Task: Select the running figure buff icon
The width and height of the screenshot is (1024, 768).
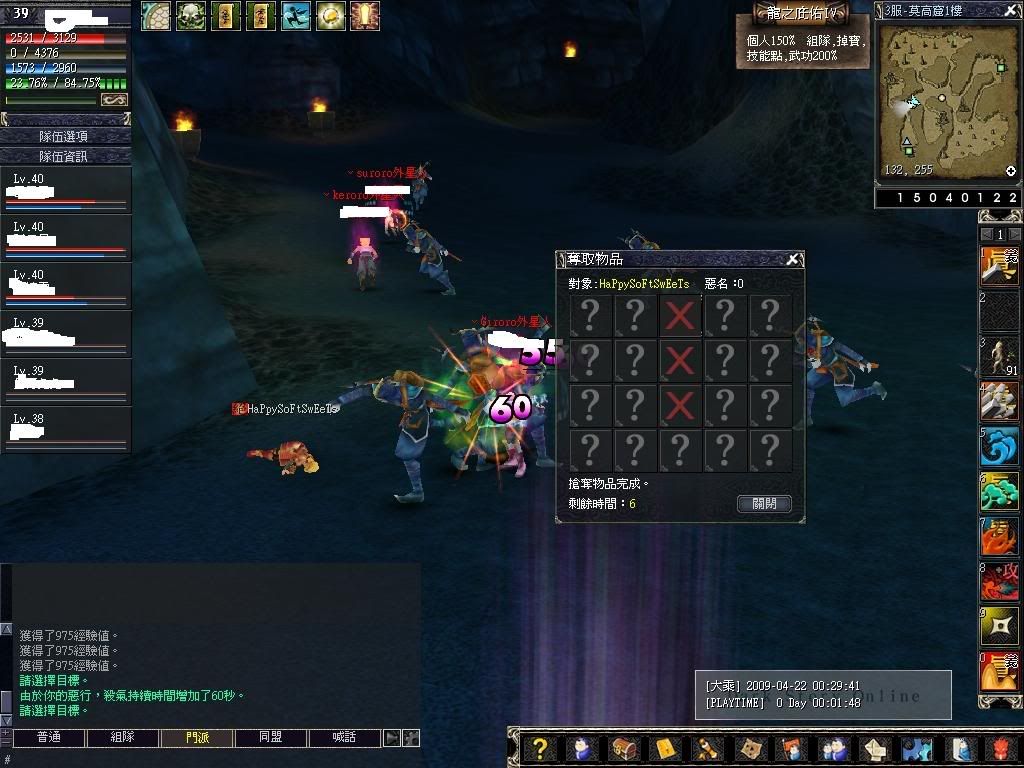Action: 295,15
